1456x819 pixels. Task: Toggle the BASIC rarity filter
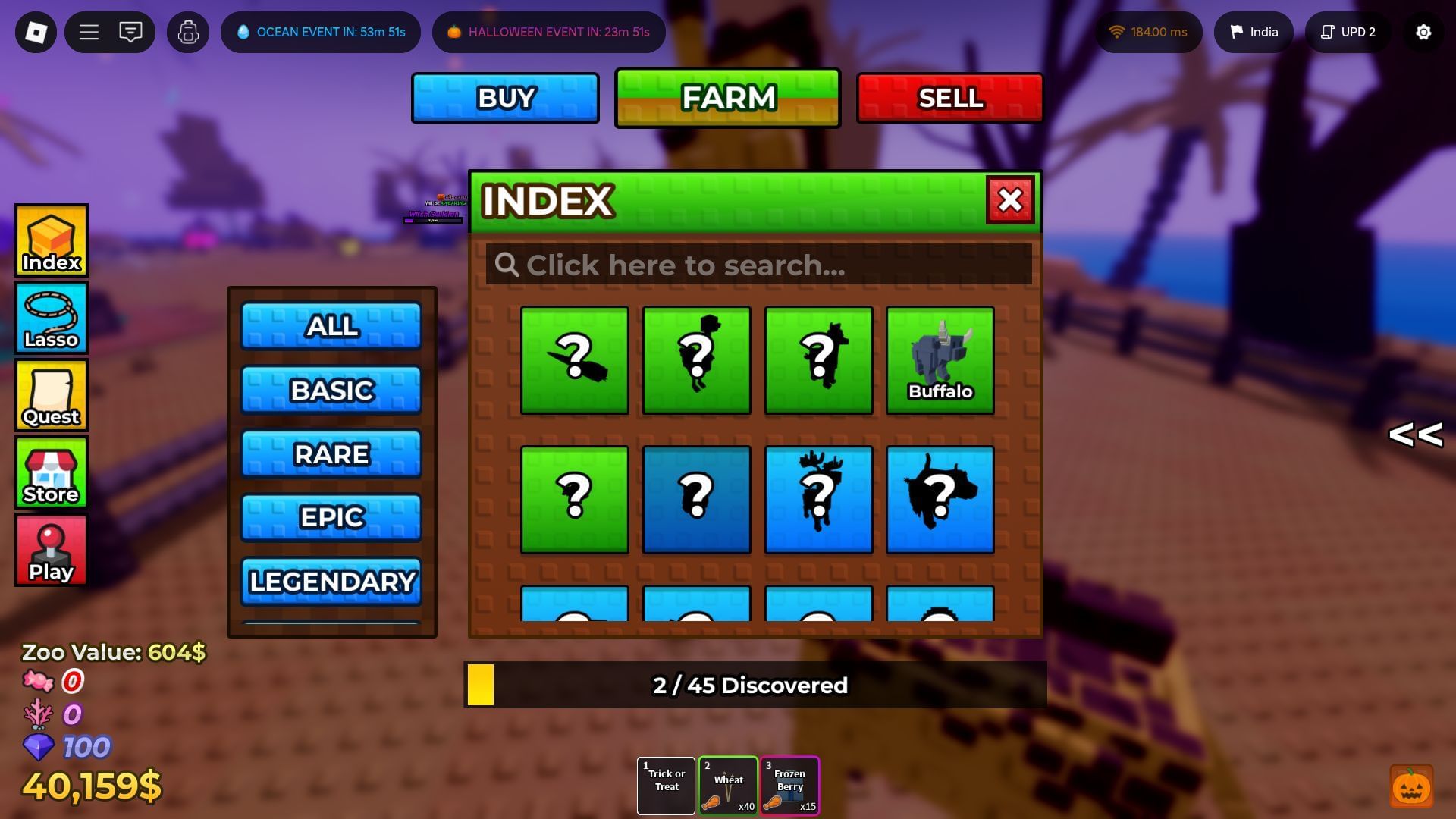pos(331,390)
